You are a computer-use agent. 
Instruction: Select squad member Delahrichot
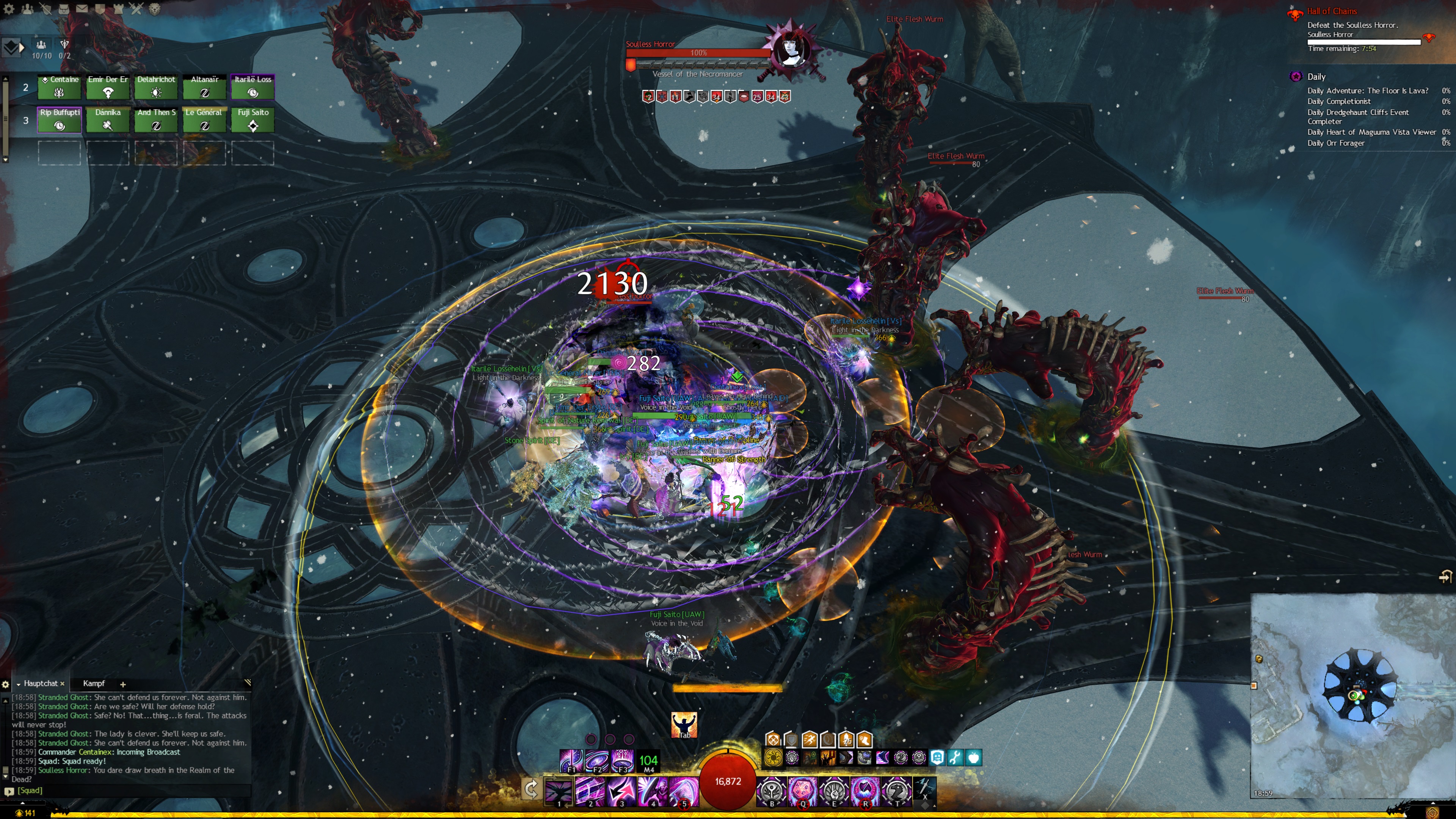(x=156, y=86)
